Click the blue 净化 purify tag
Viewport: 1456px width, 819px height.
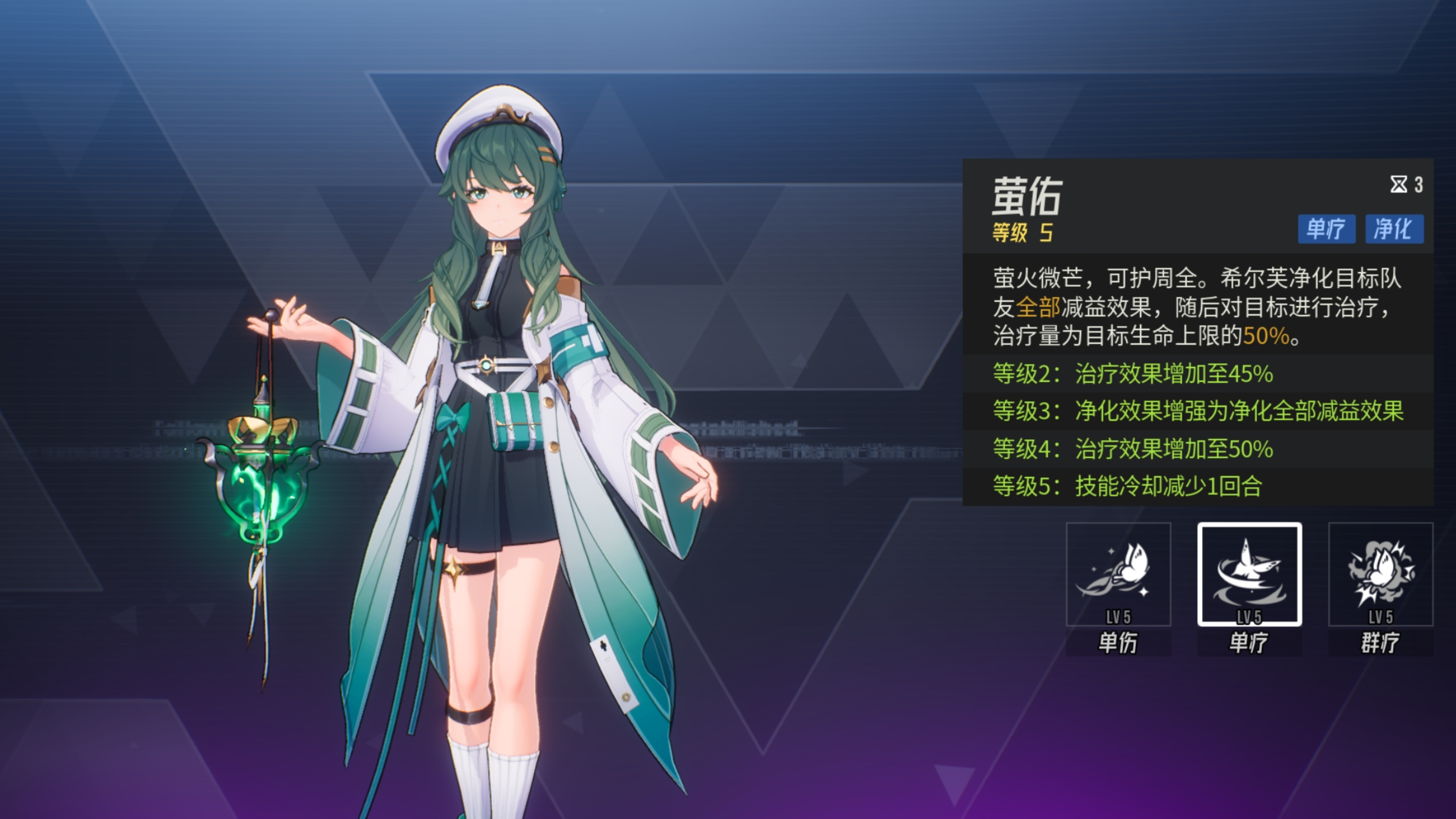(1394, 229)
